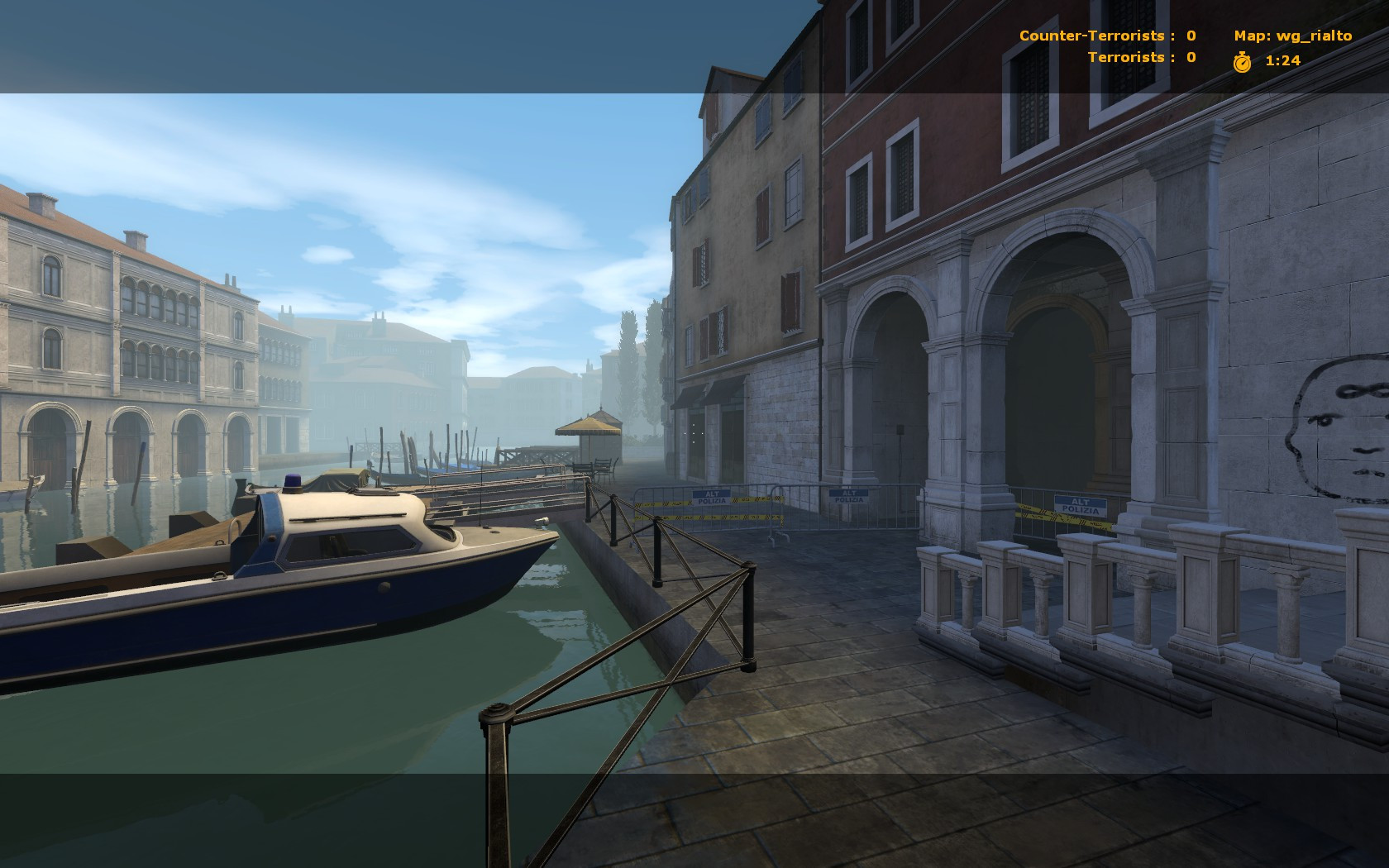The height and width of the screenshot is (868, 1389).
Task: Click the Map: wg_rialto label
Action: (1291, 36)
